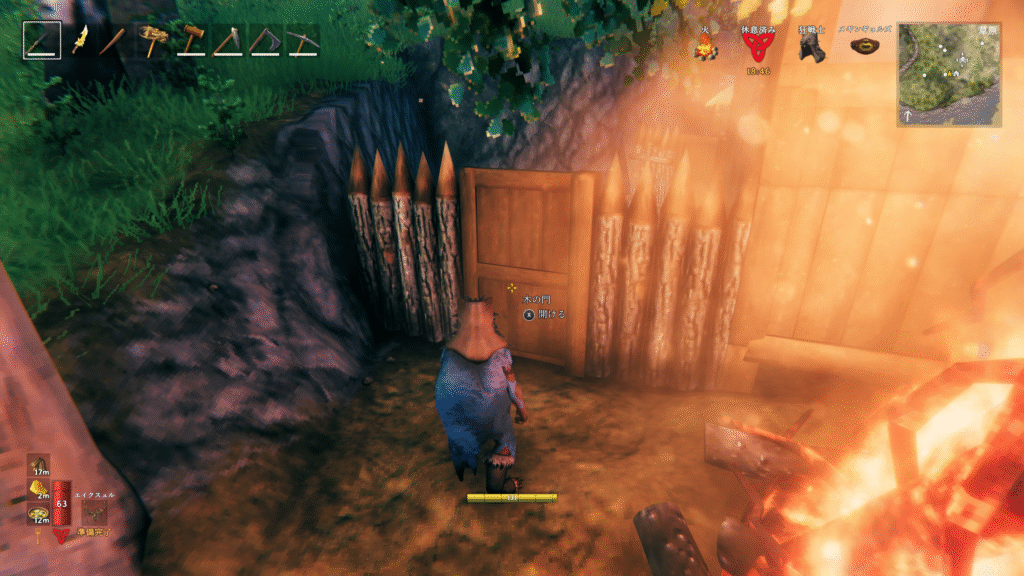Click the campfire status effect icon
This screenshot has height=576, width=1024.
tap(705, 47)
